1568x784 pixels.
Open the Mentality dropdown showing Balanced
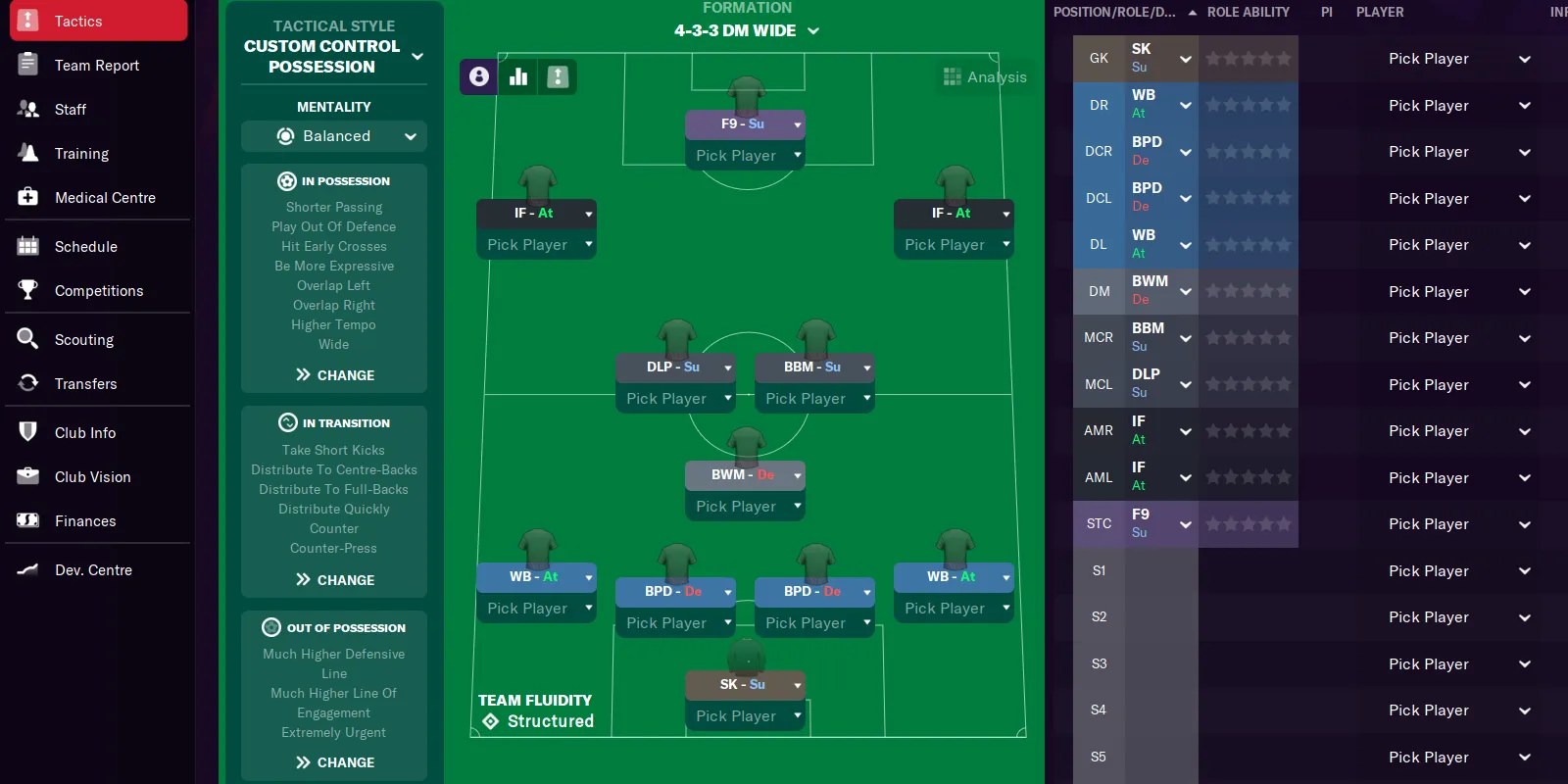coord(333,136)
